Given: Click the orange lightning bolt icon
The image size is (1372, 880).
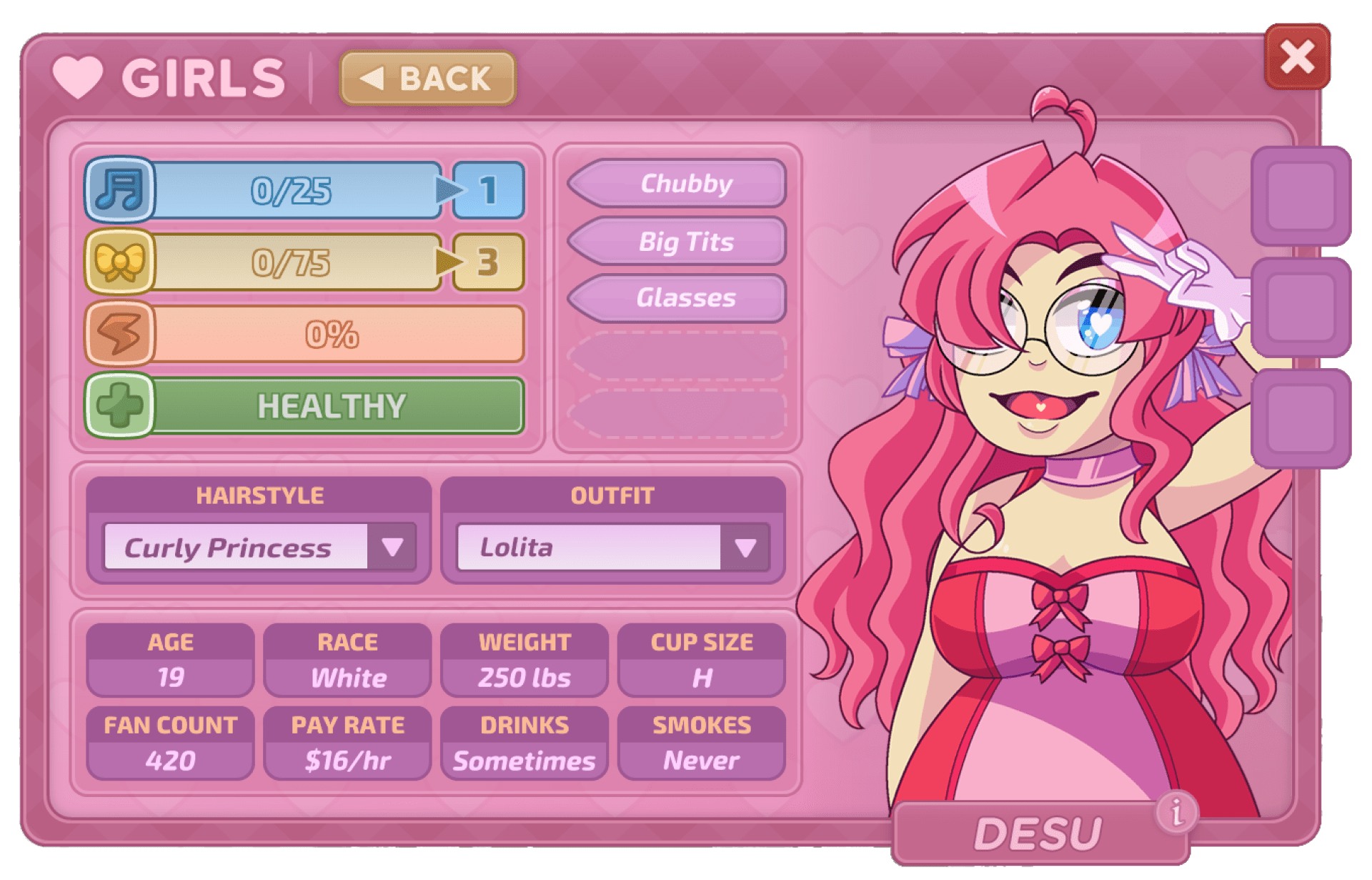Looking at the screenshot, I should pyautogui.click(x=119, y=334).
